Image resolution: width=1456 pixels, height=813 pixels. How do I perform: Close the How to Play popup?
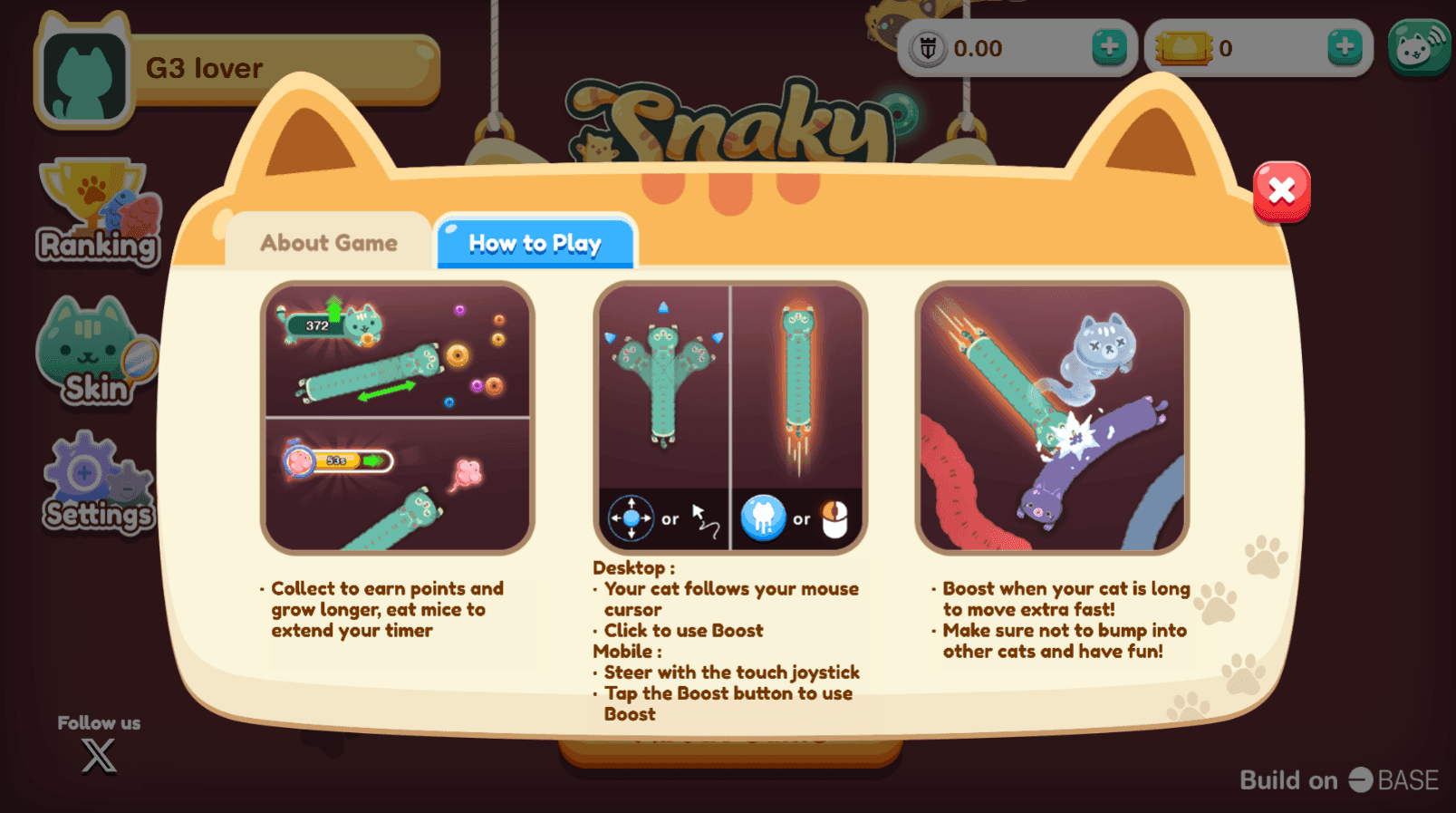(x=1281, y=190)
